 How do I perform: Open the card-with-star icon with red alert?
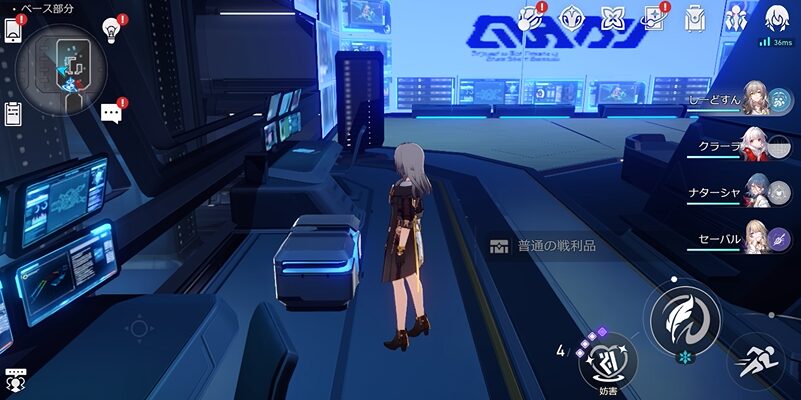(x=653, y=17)
